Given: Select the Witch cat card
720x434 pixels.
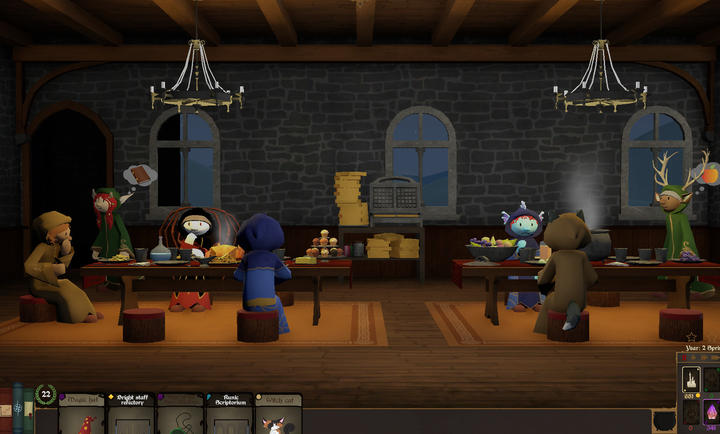Looking at the screenshot, I should coord(278,414).
